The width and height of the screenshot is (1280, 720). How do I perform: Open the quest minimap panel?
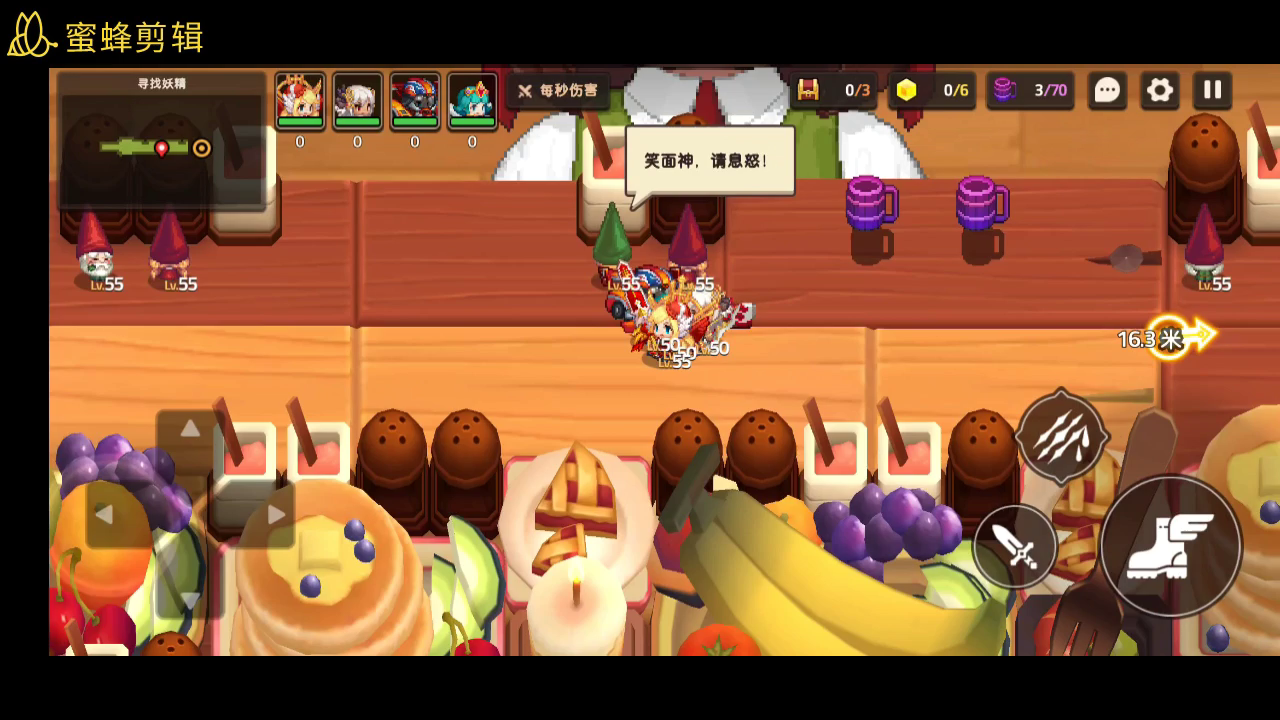(x=162, y=140)
